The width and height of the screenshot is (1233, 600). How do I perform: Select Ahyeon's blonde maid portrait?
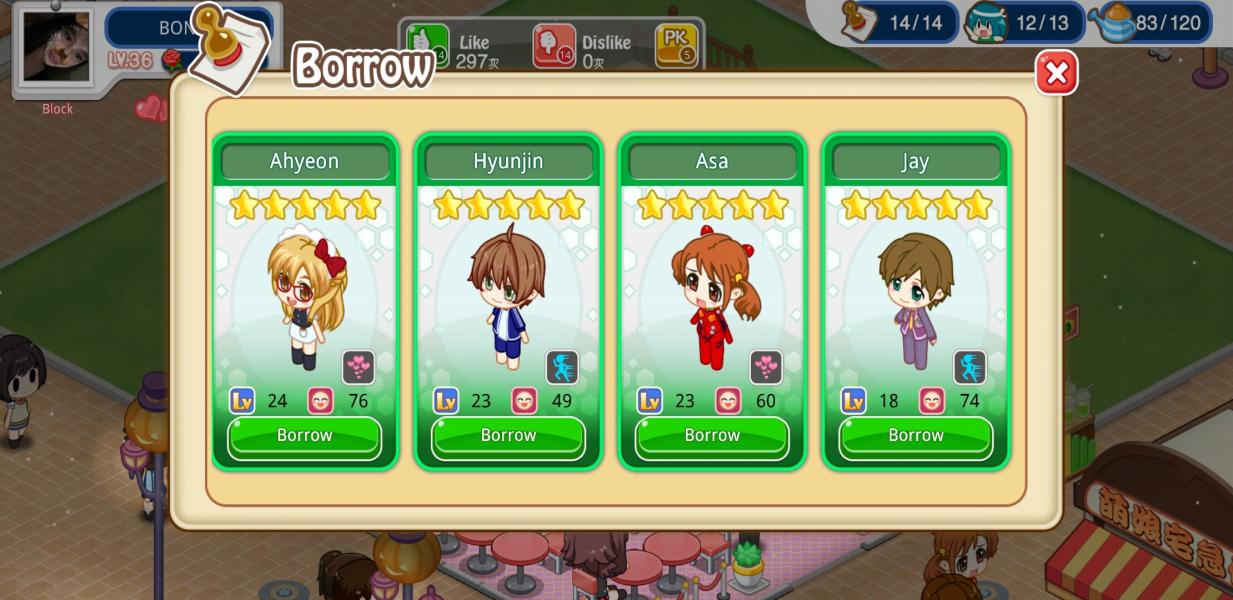tap(305, 295)
